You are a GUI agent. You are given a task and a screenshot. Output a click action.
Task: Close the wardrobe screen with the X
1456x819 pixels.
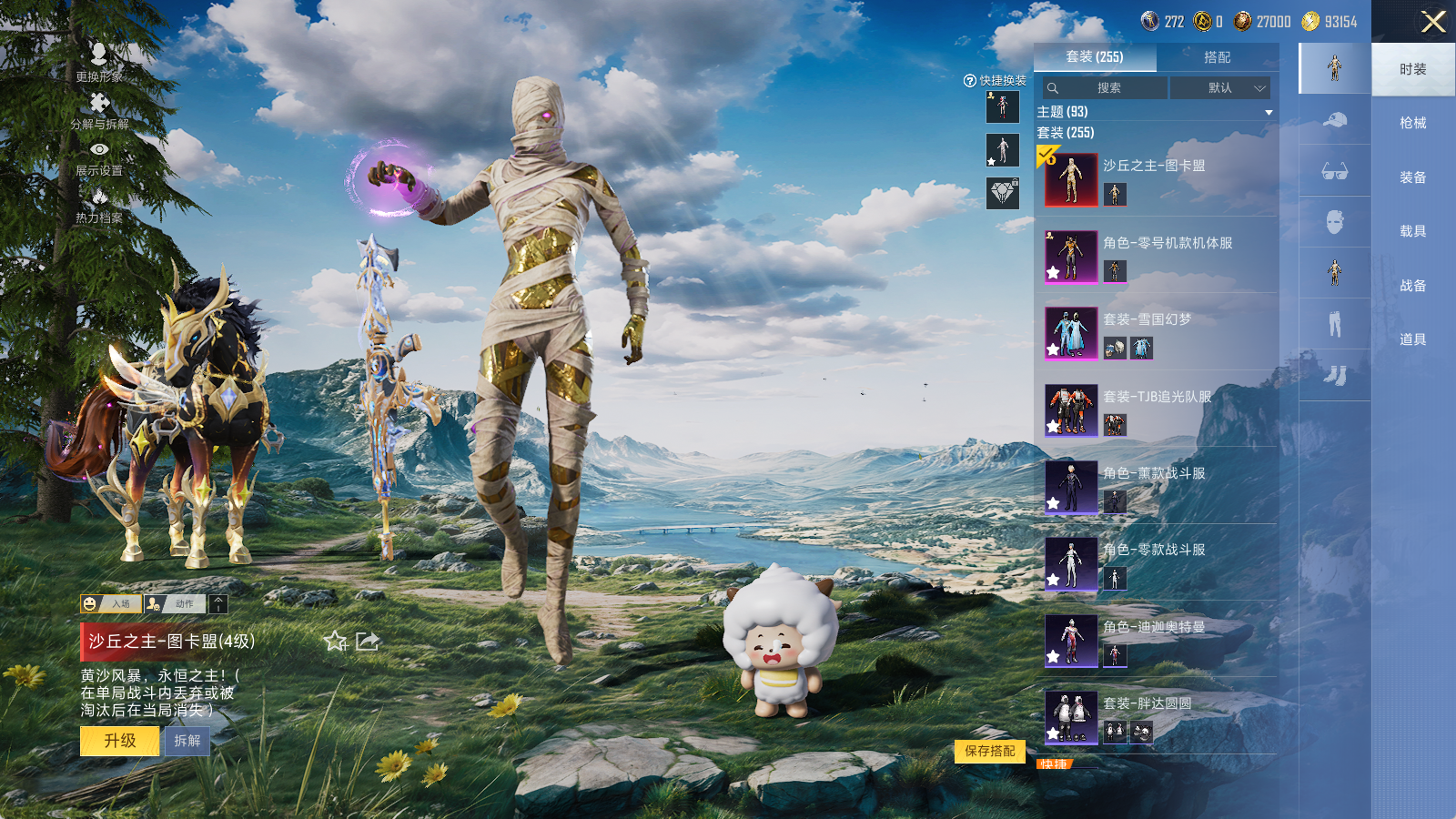point(1433,22)
